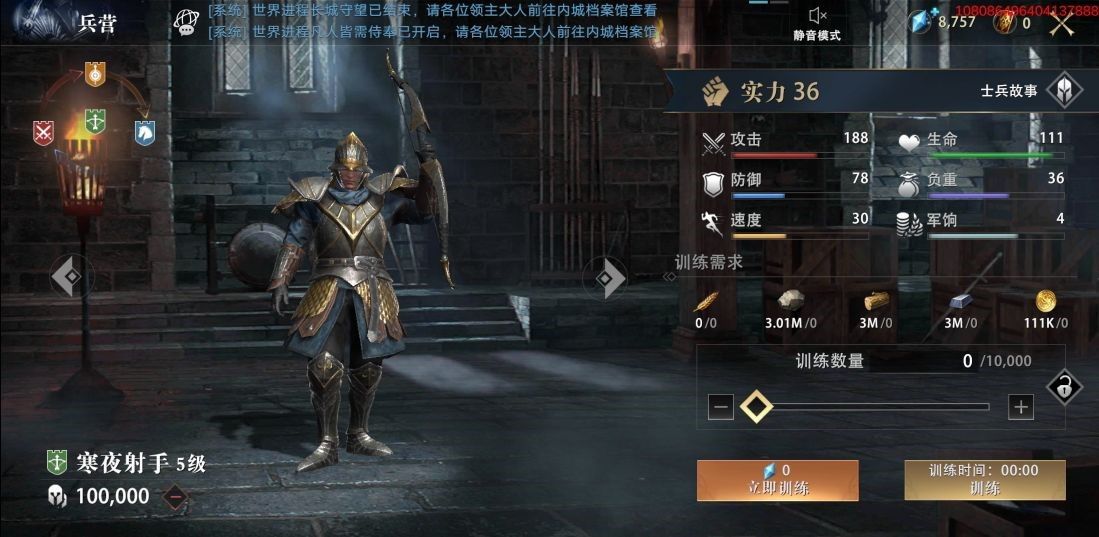Toggle the 静音模式 mute mode

817,23
